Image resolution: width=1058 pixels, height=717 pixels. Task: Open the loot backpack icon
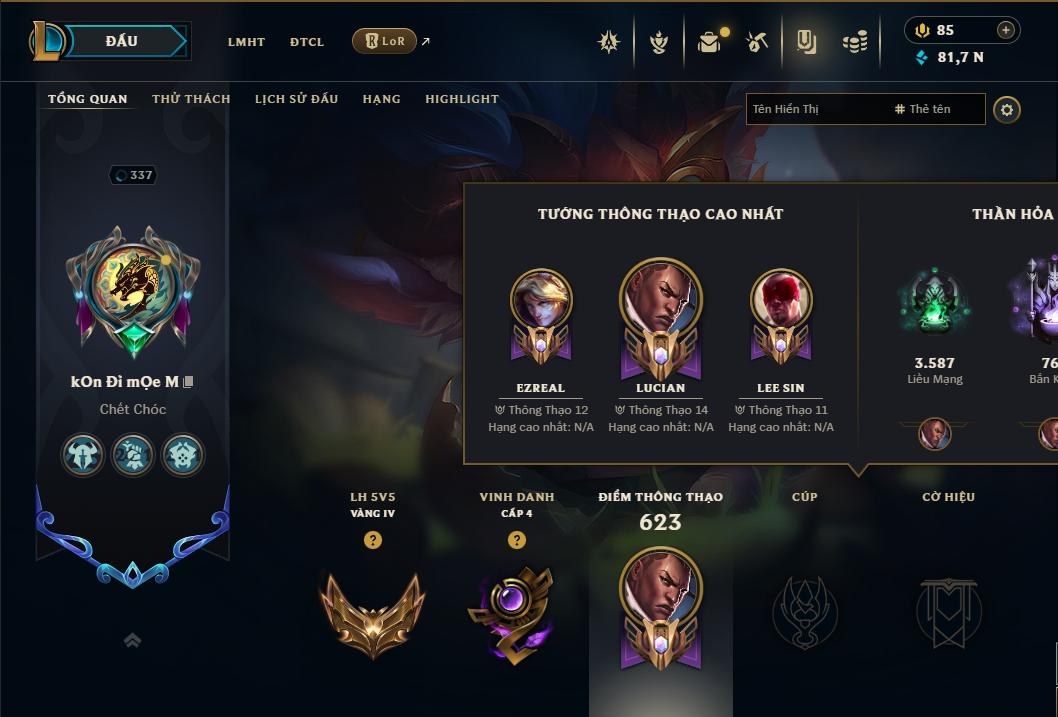[x=709, y=42]
